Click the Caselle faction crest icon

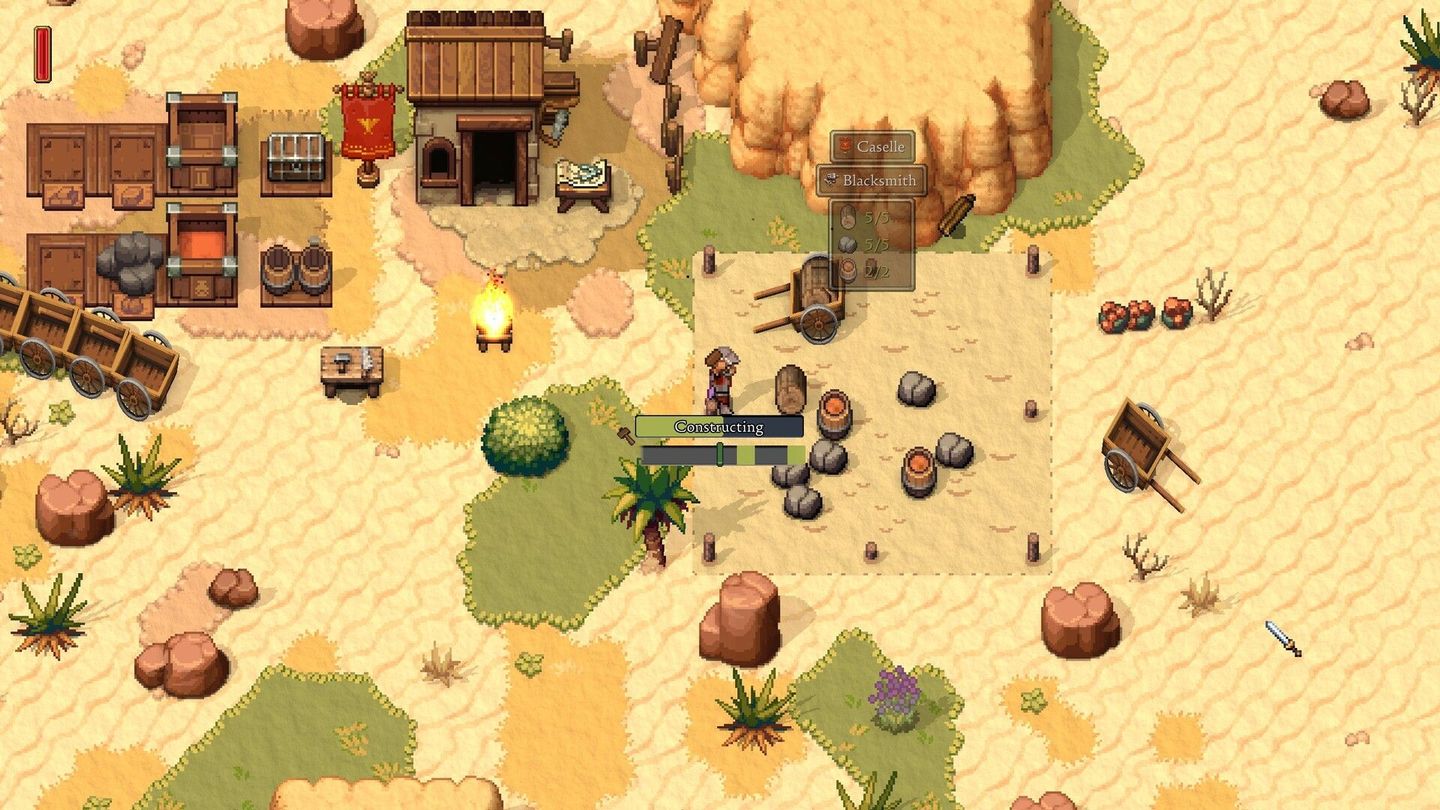click(x=846, y=147)
